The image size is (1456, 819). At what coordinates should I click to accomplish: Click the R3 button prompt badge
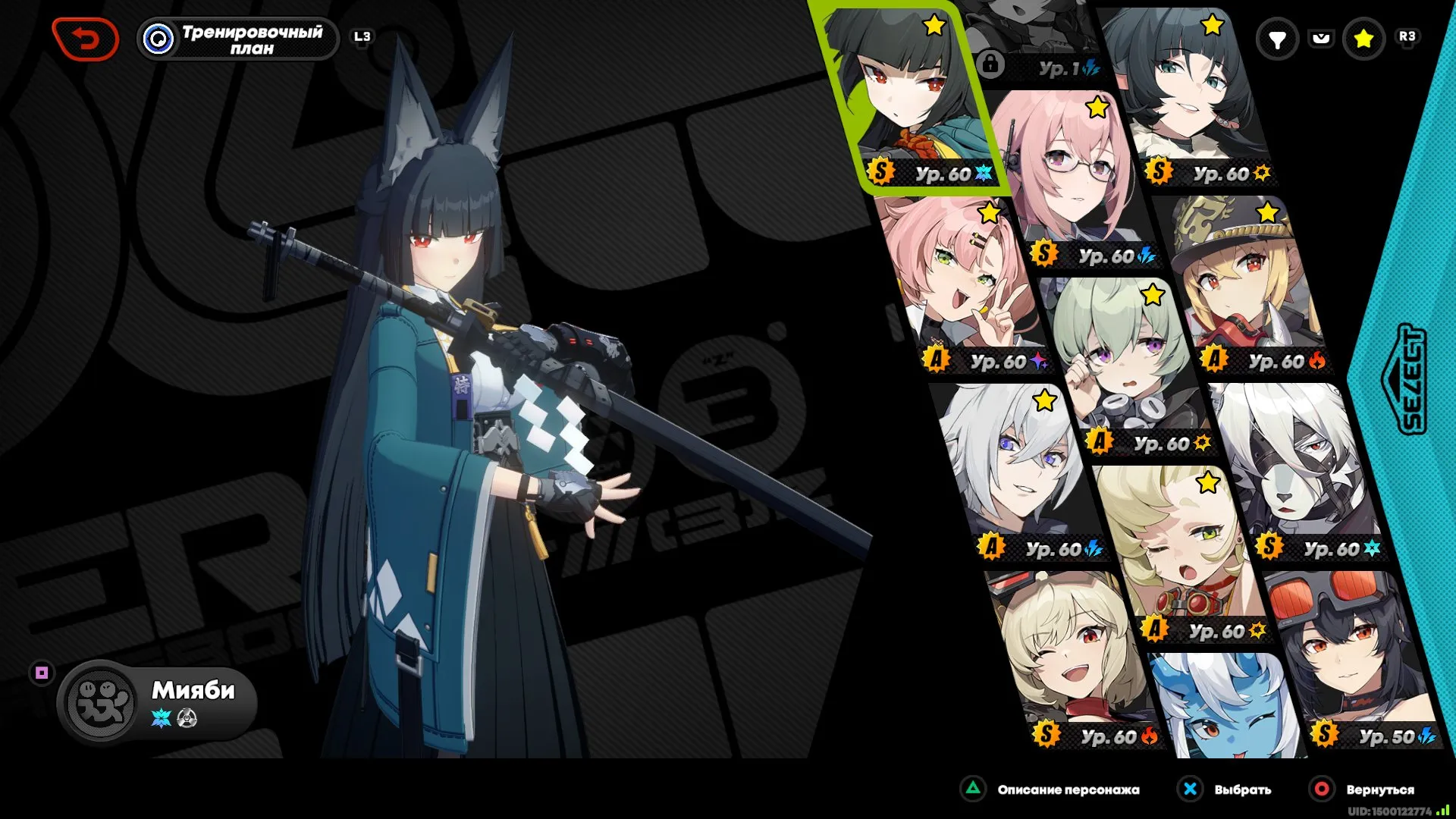pos(1409,37)
